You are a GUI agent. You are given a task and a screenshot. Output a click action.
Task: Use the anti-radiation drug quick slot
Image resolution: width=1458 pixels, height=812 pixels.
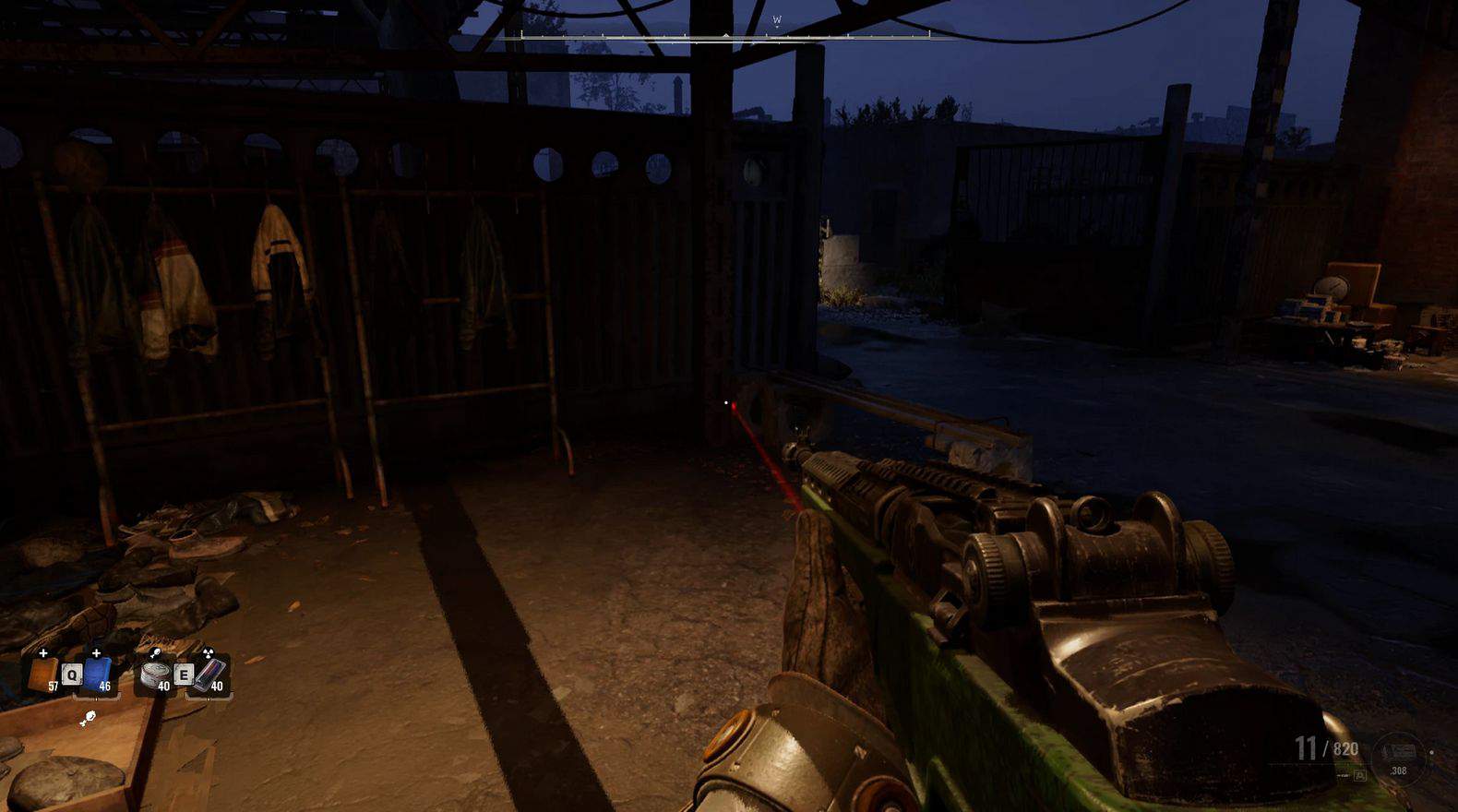point(209,675)
